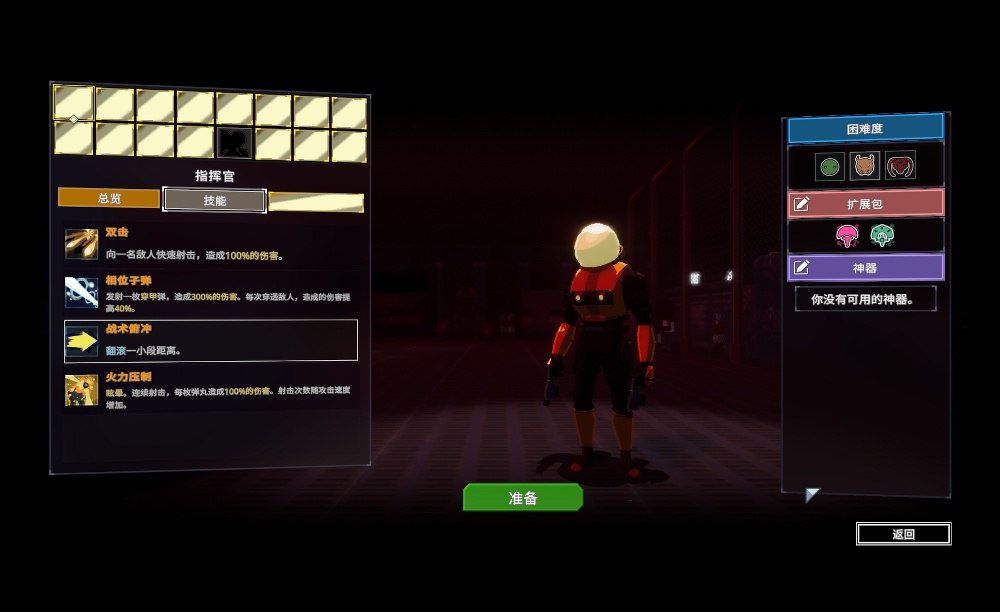Toggle the pink mushroom expansion icon

[x=848, y=236]
